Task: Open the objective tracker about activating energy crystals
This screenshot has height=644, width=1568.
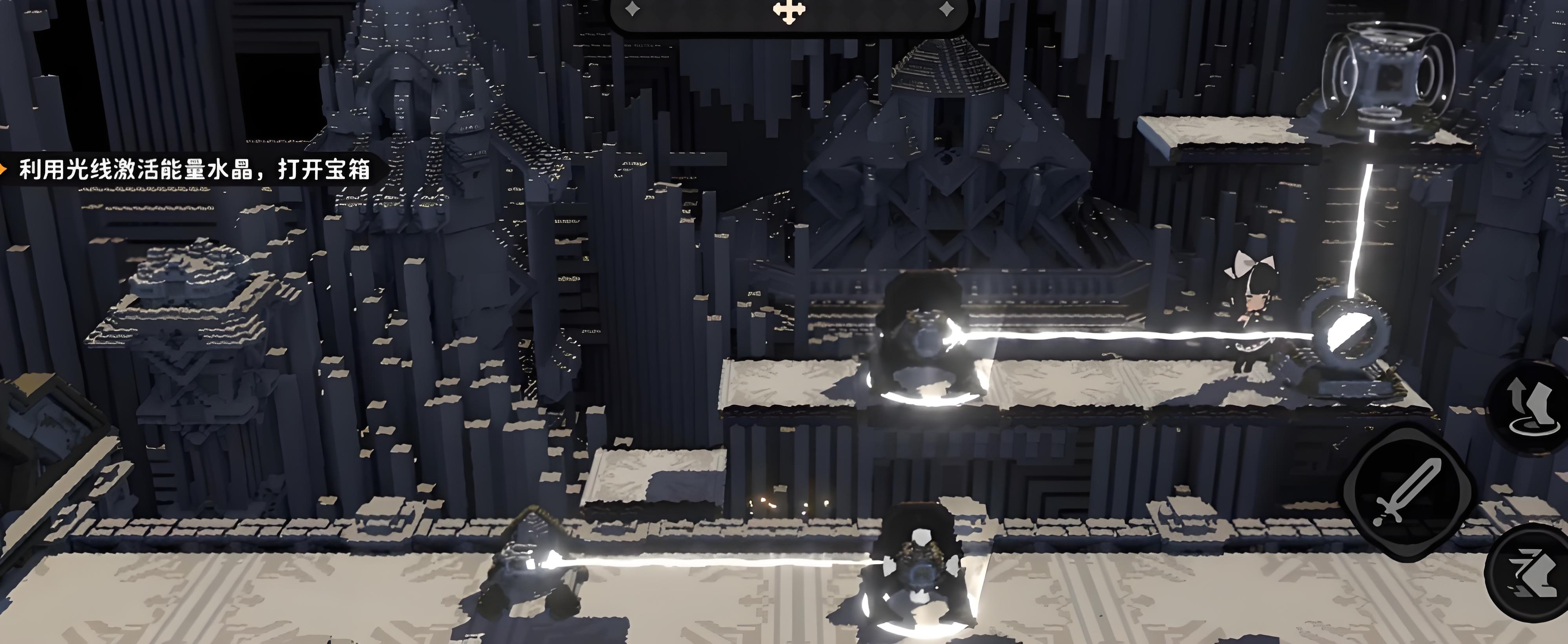Action: [x=193, y=169]
